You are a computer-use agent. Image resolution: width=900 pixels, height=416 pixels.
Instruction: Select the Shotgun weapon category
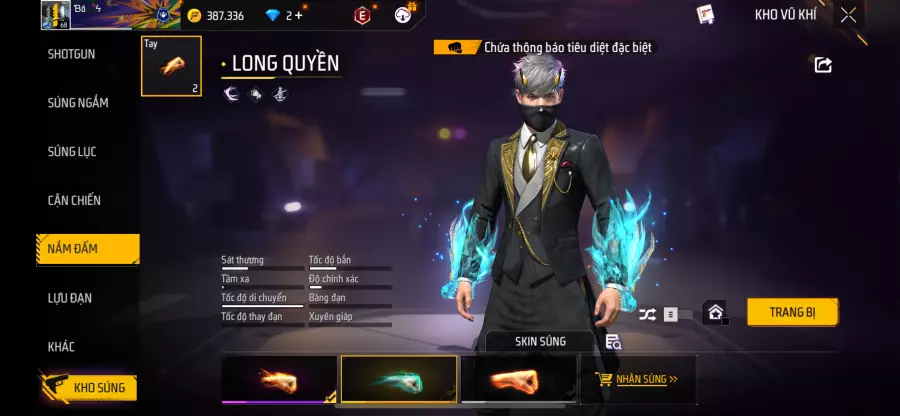(72, 54)
